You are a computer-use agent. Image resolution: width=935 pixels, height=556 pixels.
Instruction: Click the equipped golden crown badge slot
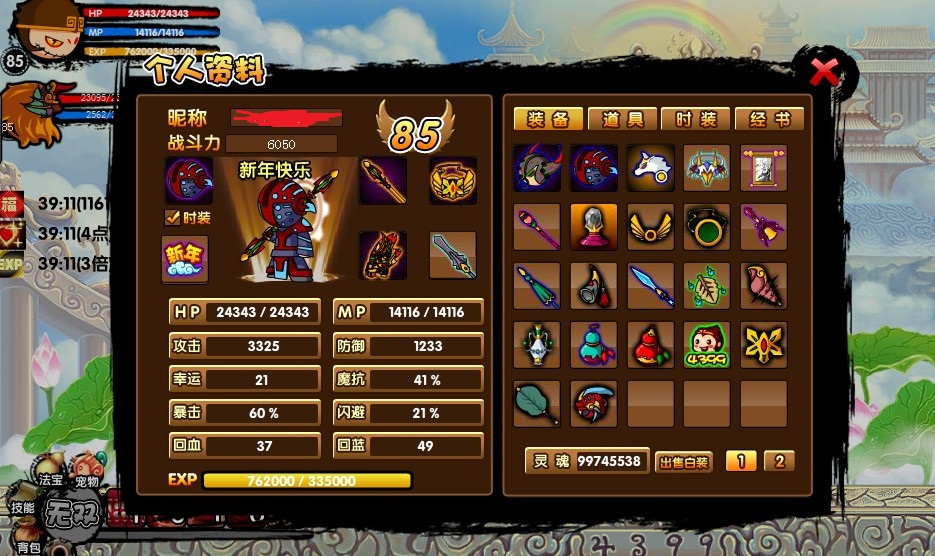coord(453,180)
